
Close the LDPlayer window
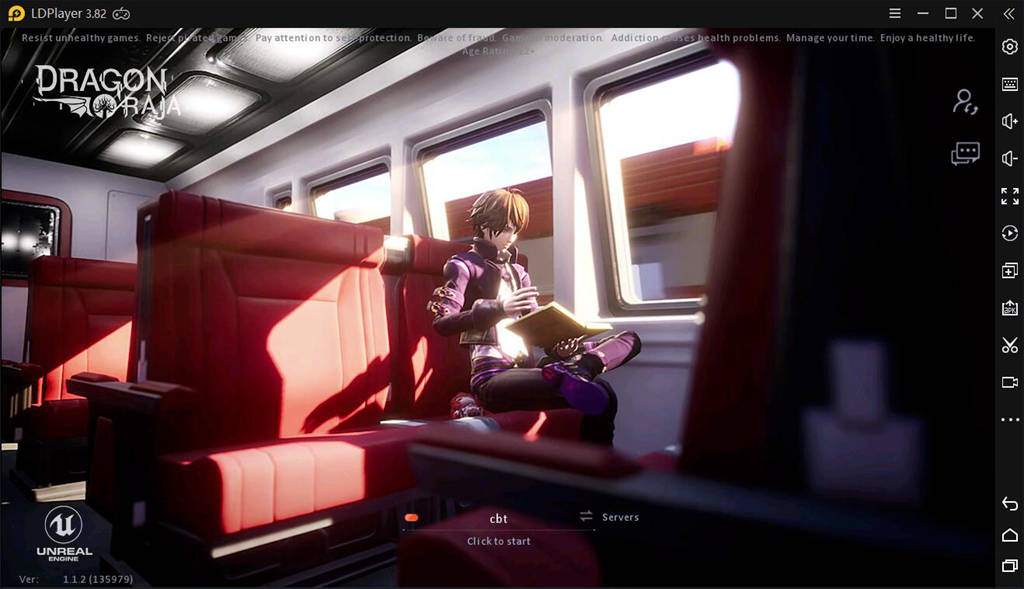click(978, 13)
